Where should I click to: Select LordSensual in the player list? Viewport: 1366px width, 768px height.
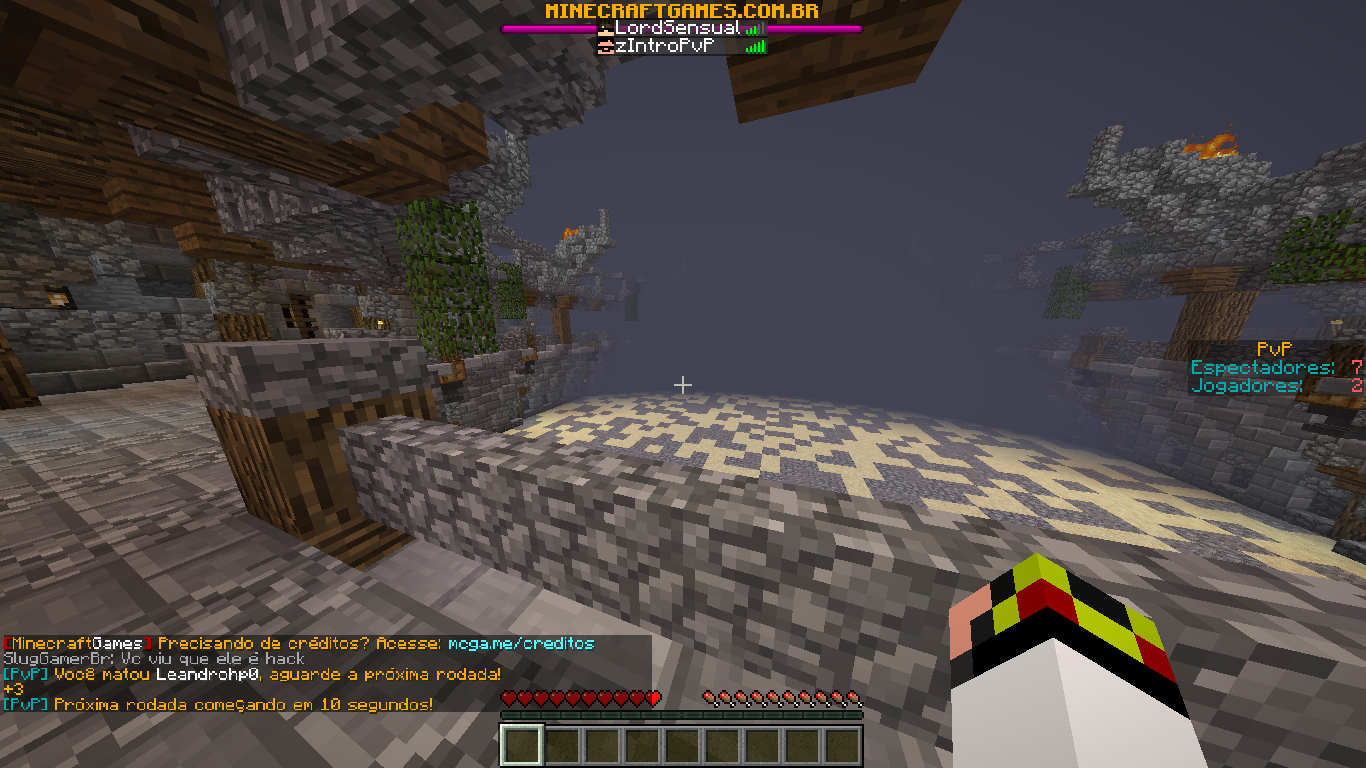pos(677,29)
